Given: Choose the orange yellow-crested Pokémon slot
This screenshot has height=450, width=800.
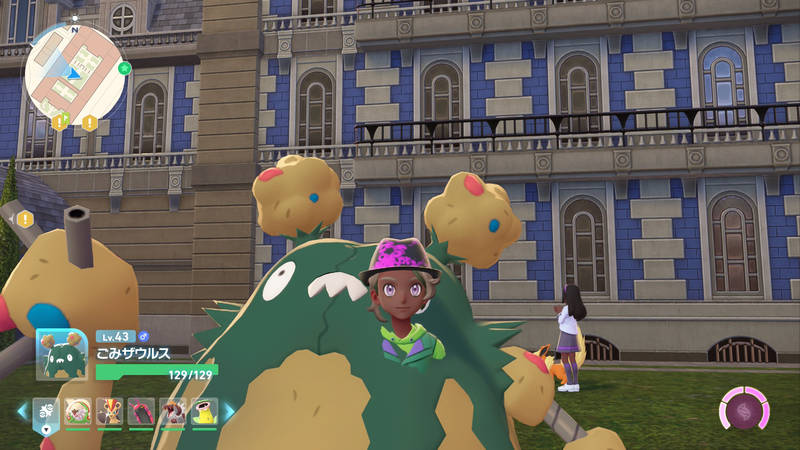Looking at the screenshot, I should (109, 411).
